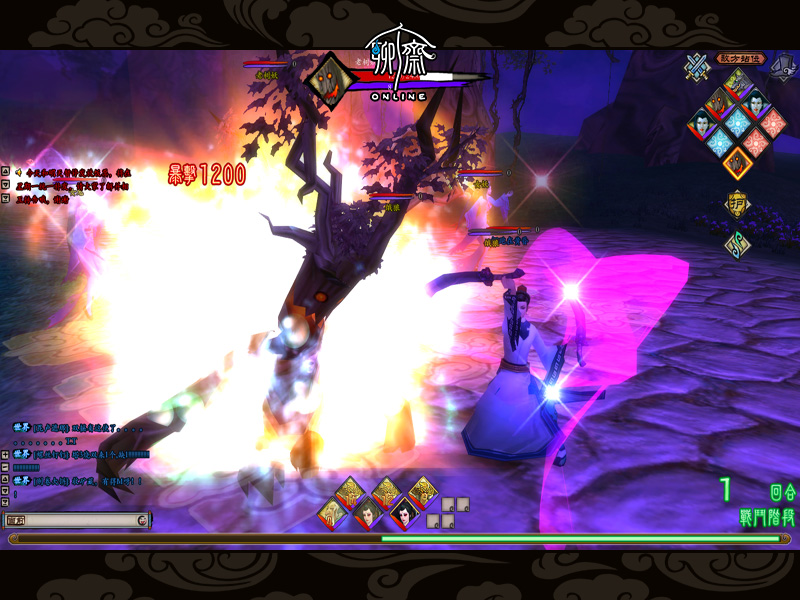Viewport: 800px width, 600px height.
Task: Shrink the chat log with minus button
Action: (x=5, y=467)
